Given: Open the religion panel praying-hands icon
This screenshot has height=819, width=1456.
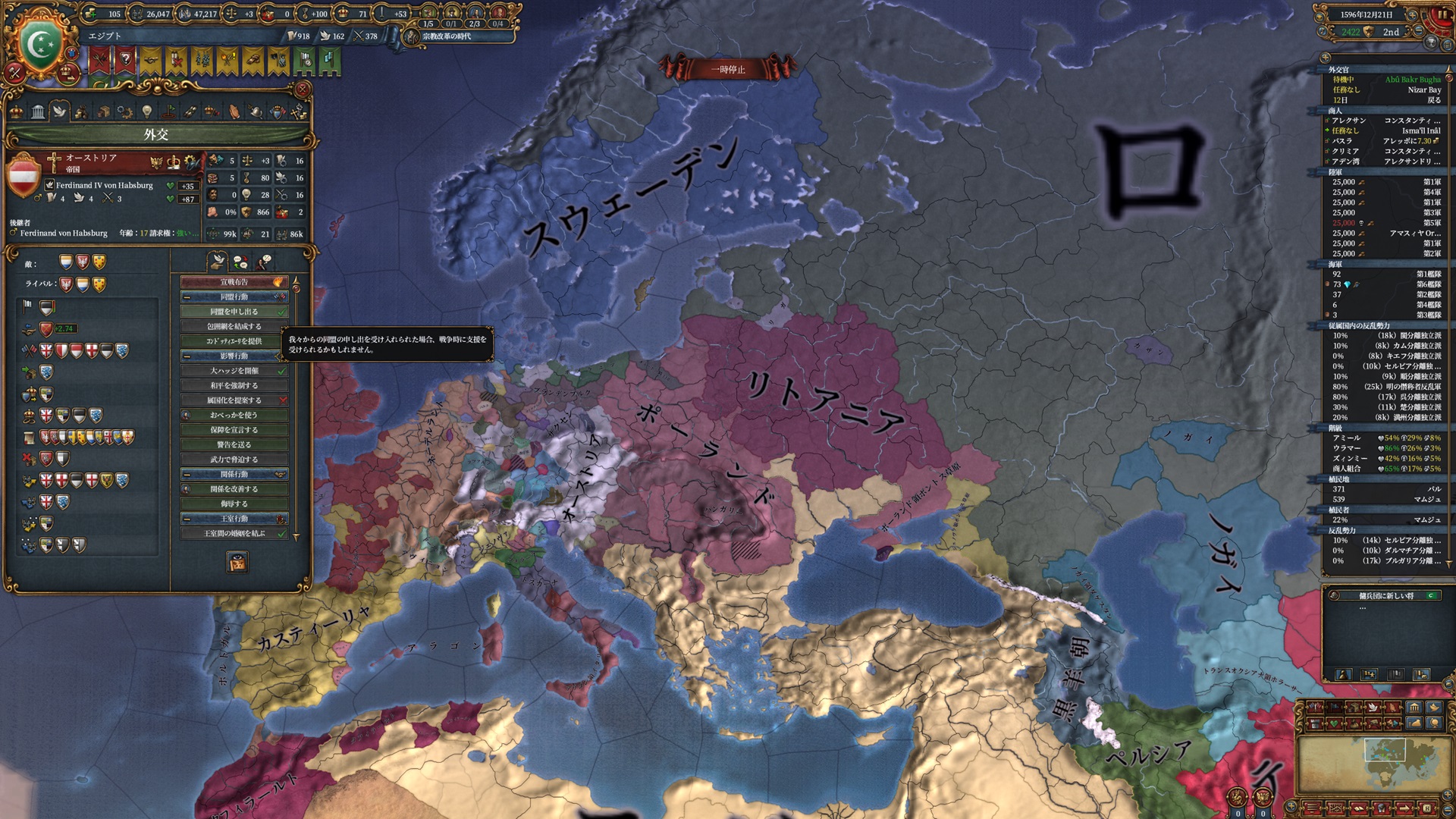Looking at the screenshot, I should click(x=234, y=111).
